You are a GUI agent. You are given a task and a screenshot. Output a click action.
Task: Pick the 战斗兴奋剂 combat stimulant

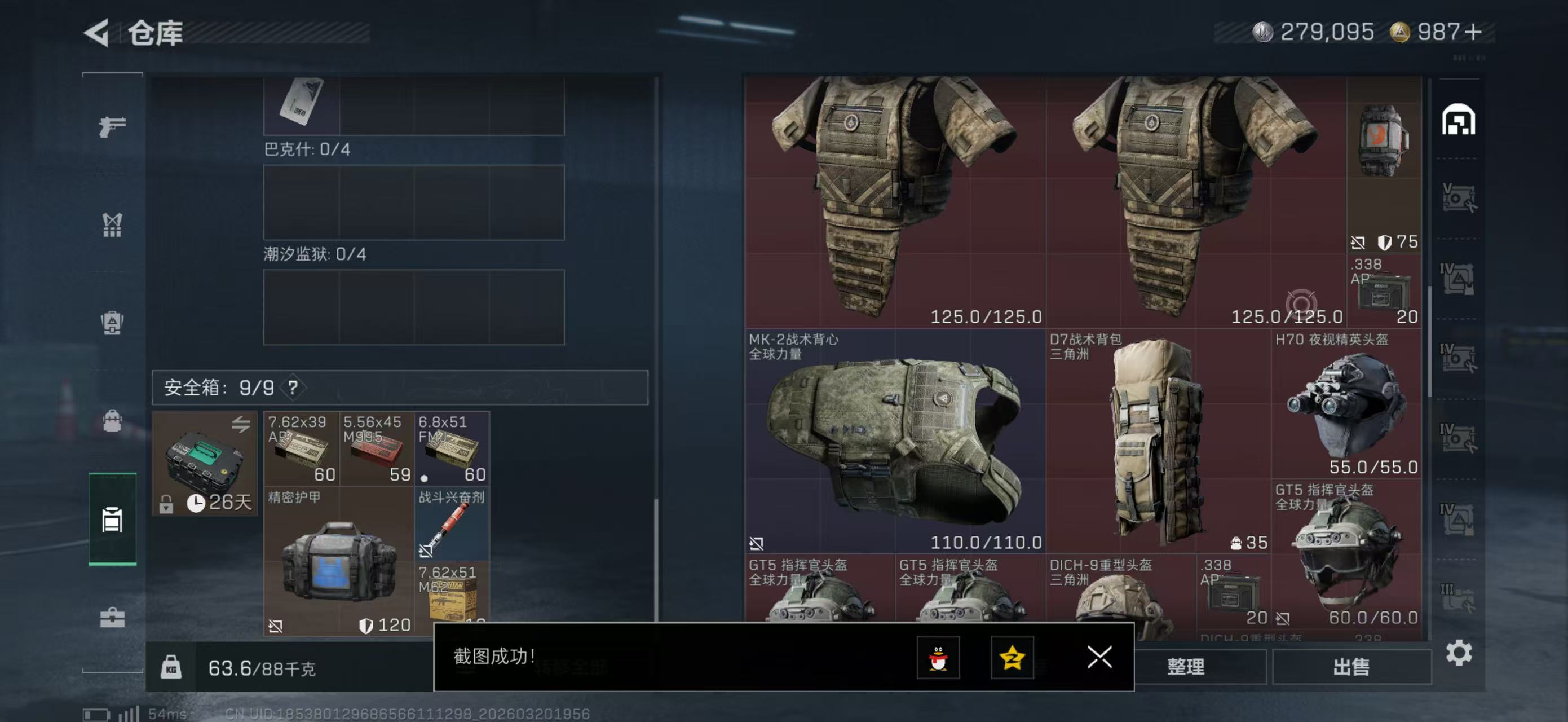(x=452, y=523)
